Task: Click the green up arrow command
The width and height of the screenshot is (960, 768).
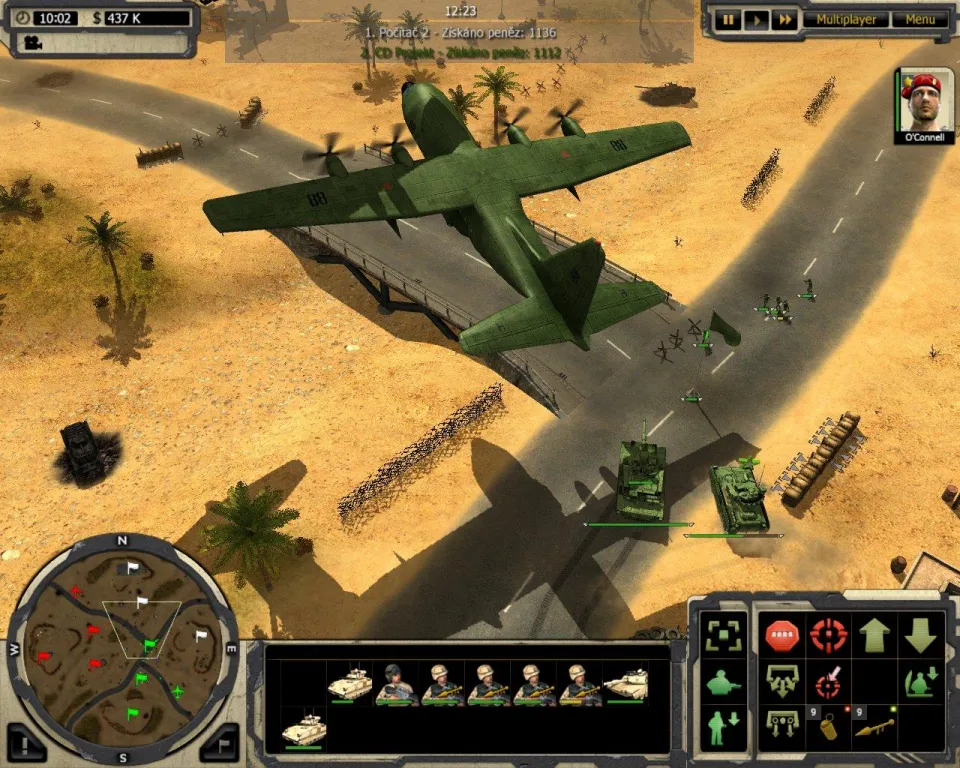Action: click(x=875, y=634)
